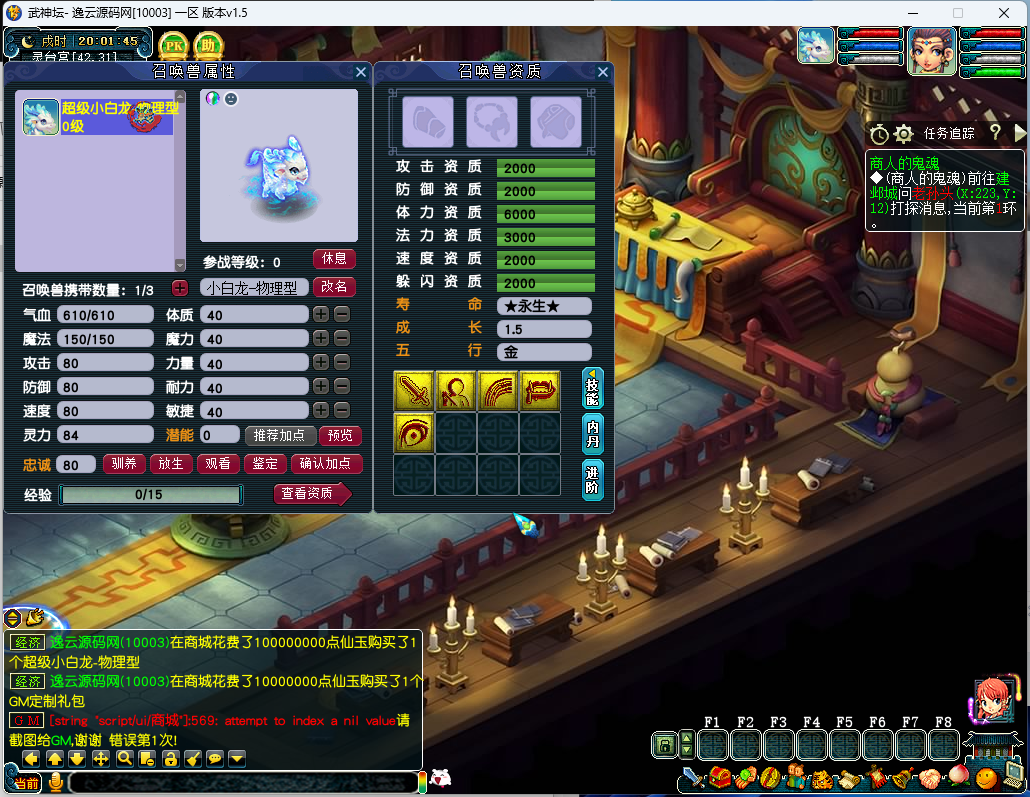1030x797 pixels.
Task: Close the 召唤兽属性 panel
Action: click(361, 72)
